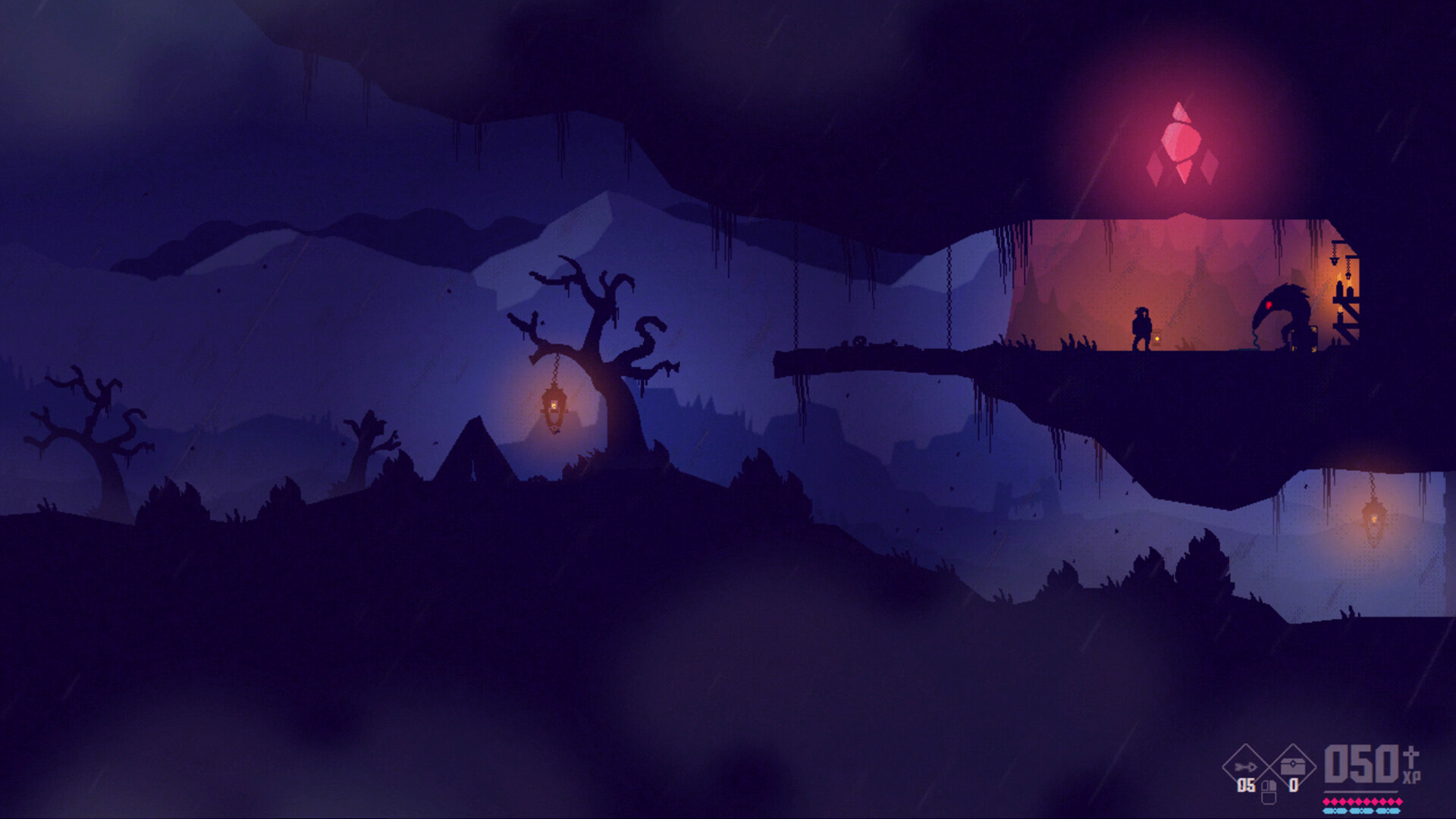Viewport: 1456px width, 819px height.
Task: Select the arrow ammo icon in the HUD
Action: 1244,767
